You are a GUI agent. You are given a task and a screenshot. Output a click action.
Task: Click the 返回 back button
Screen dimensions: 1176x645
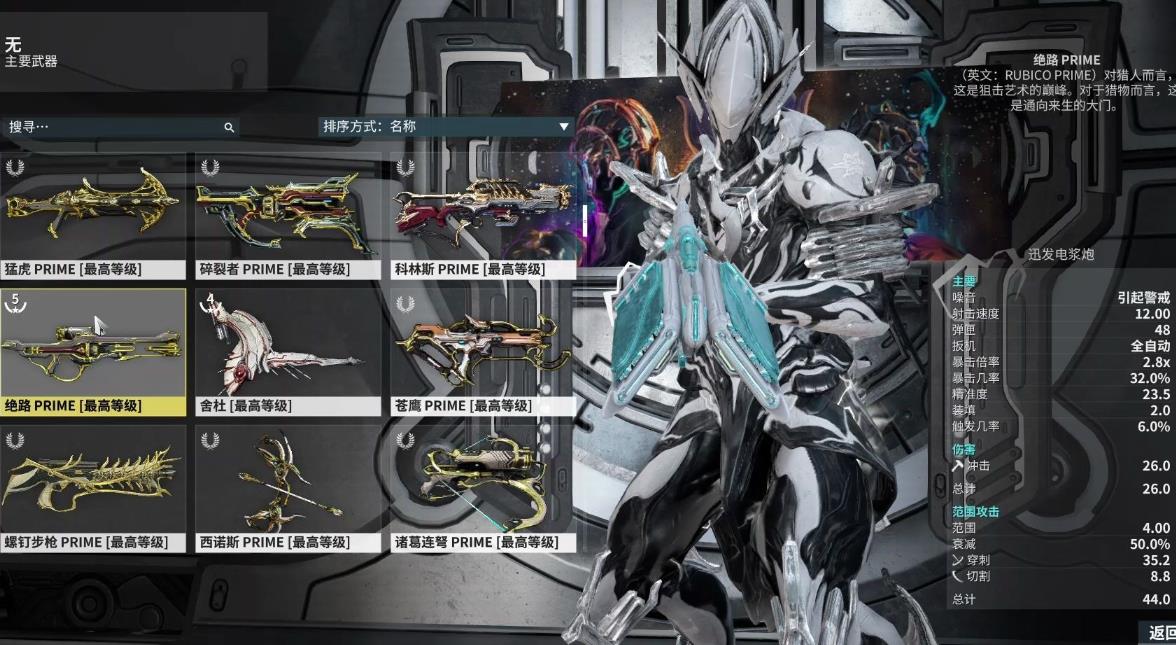pos(1160,632)
